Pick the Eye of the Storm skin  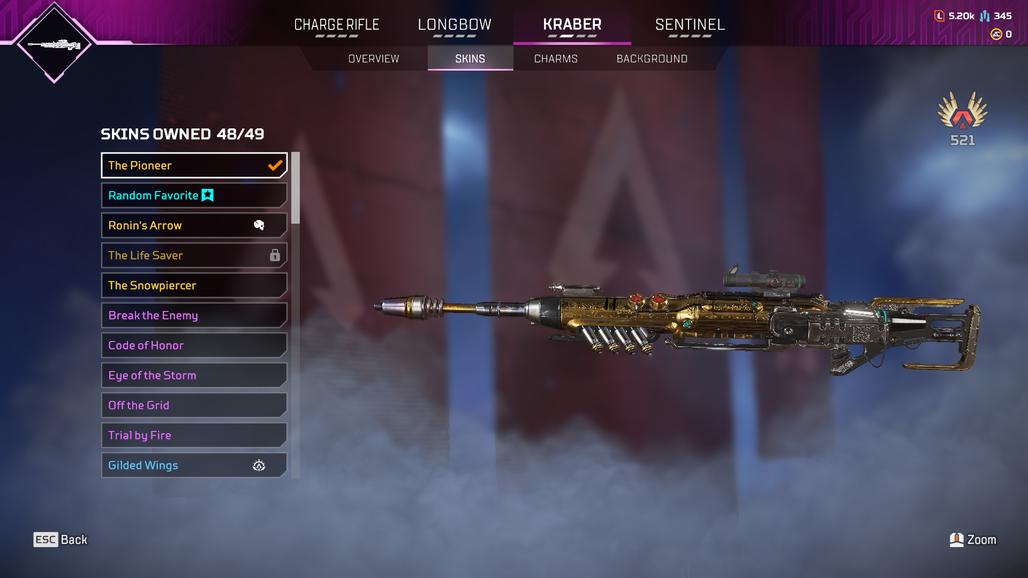pyautogui.click(x=194, y=375)
